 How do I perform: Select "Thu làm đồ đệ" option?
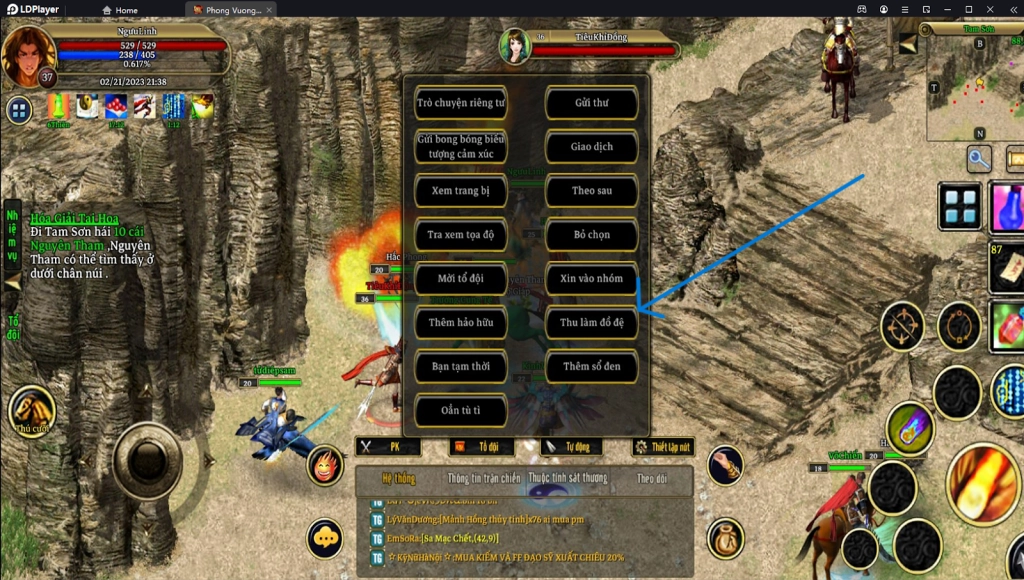tap(591, 323)
